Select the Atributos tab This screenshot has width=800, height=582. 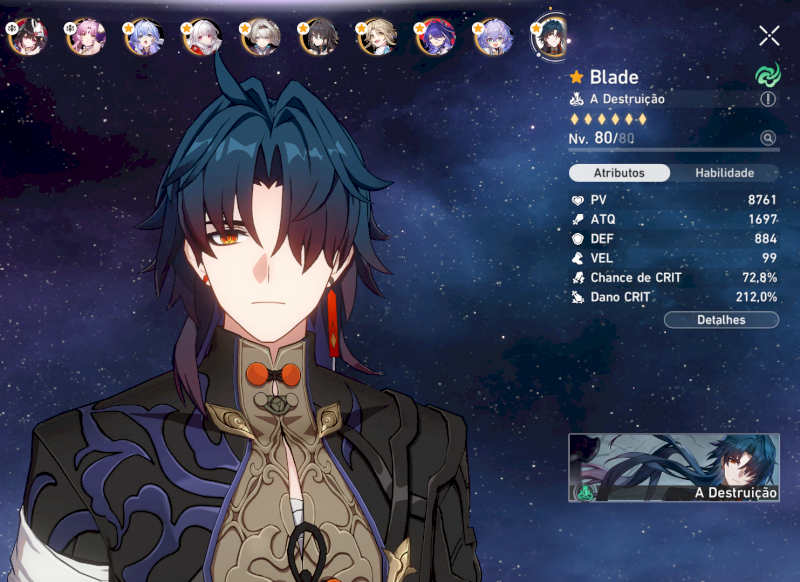pyautogui.click(x=619, y=173)
